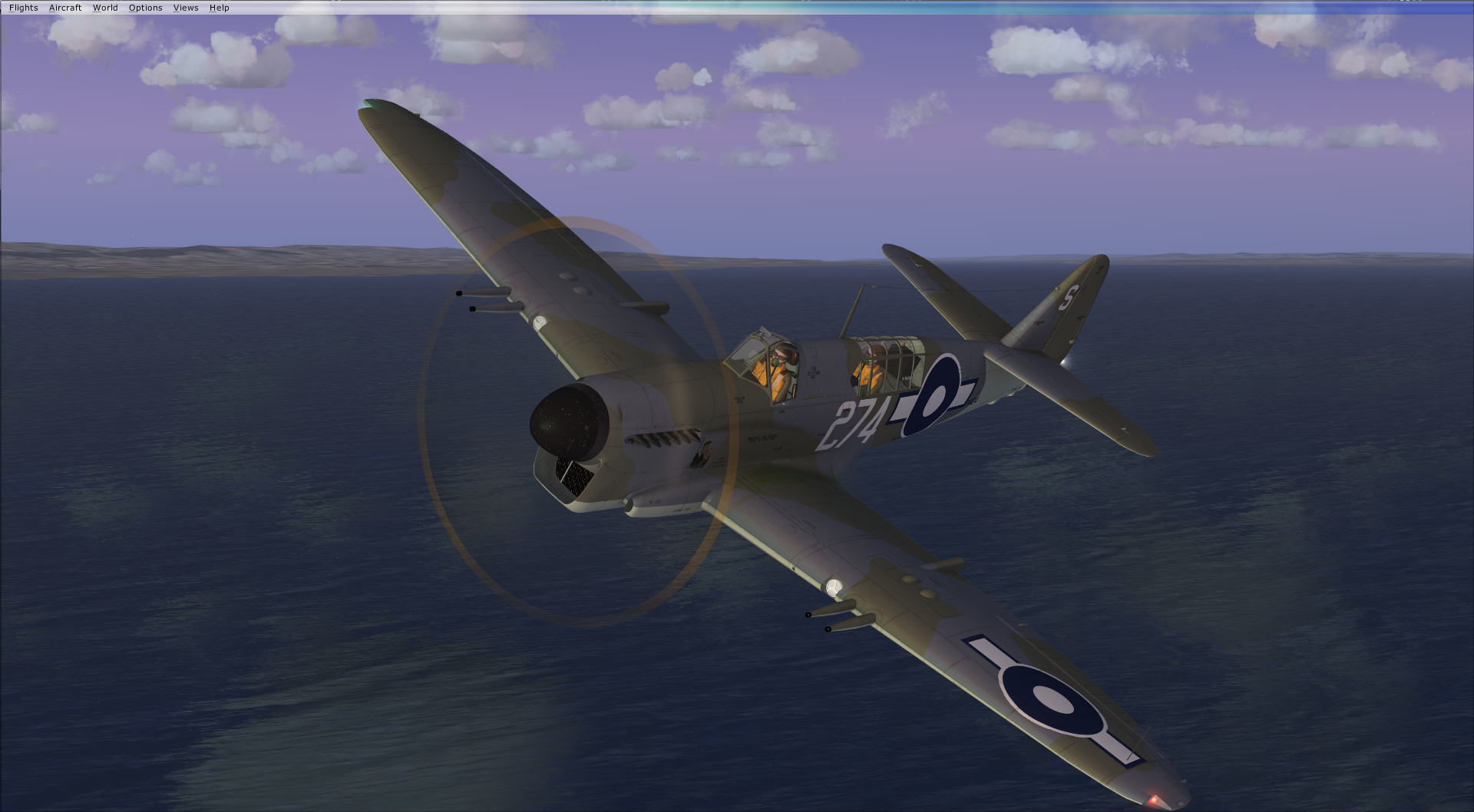This screenshot has width=1474, height=812.
Task: Click the World menu
Action: (105, 8)
